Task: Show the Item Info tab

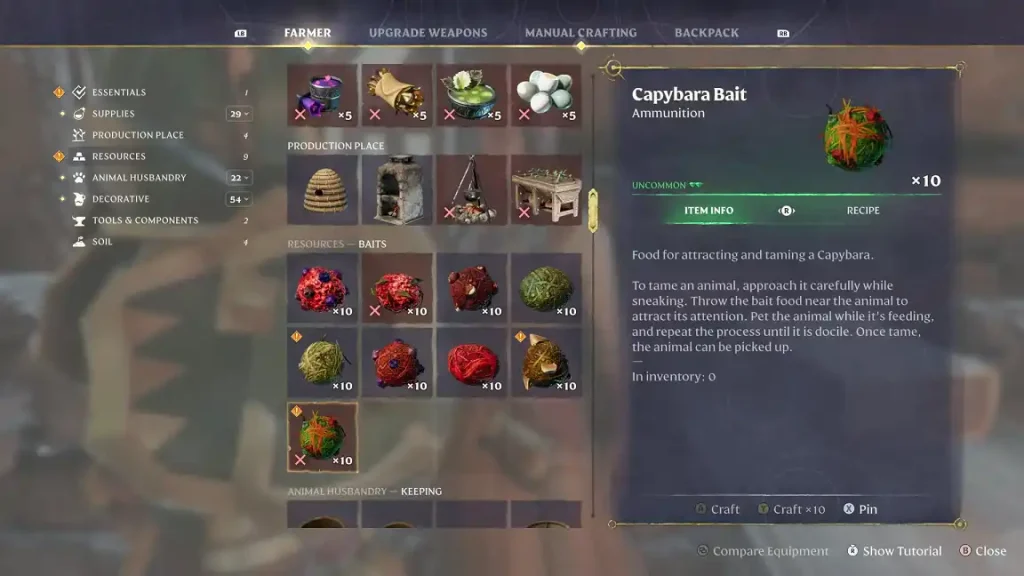Action: (x=708, y=211)
